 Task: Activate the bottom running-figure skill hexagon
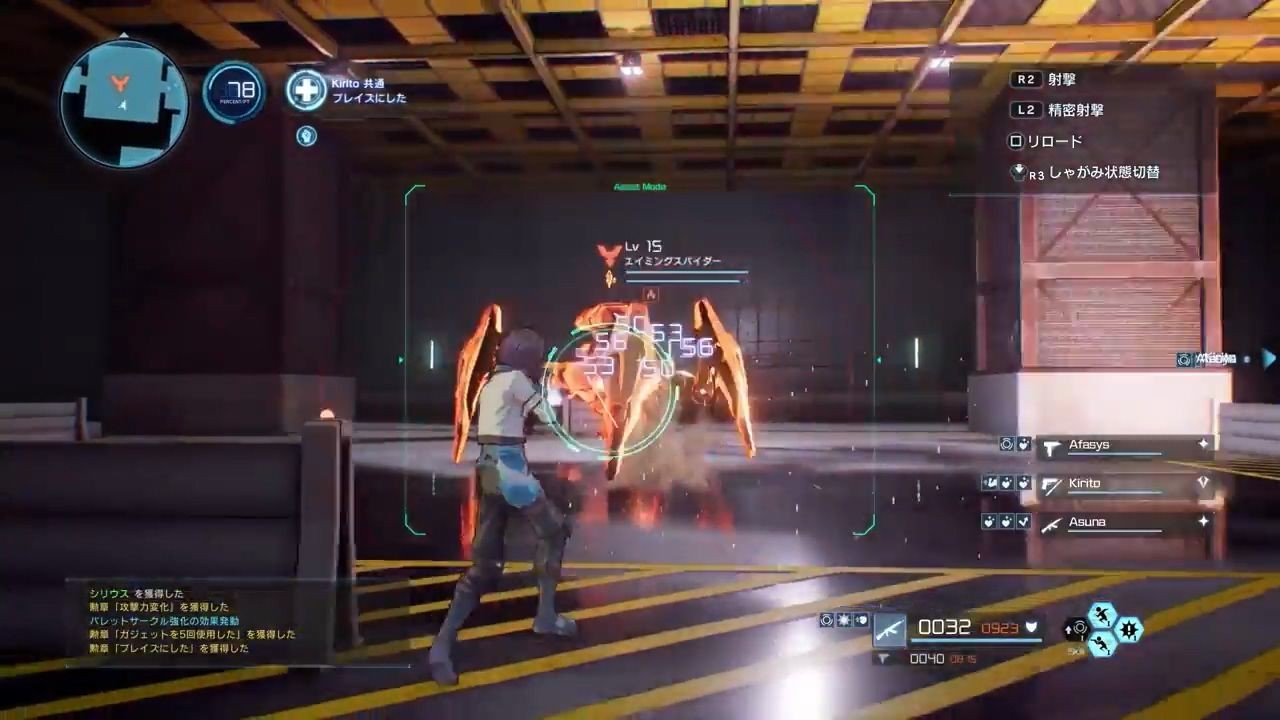[1103, 645]
